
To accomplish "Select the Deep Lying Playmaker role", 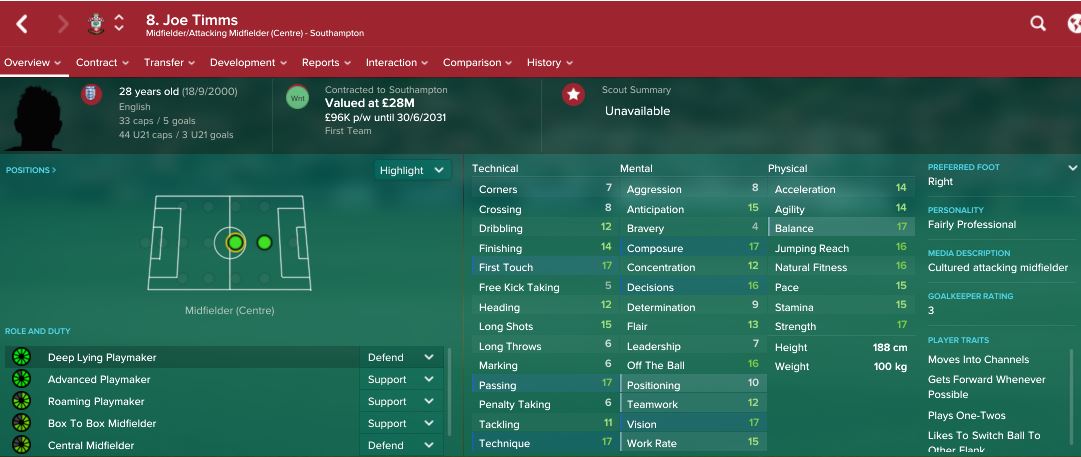I will tap(102, 357).
